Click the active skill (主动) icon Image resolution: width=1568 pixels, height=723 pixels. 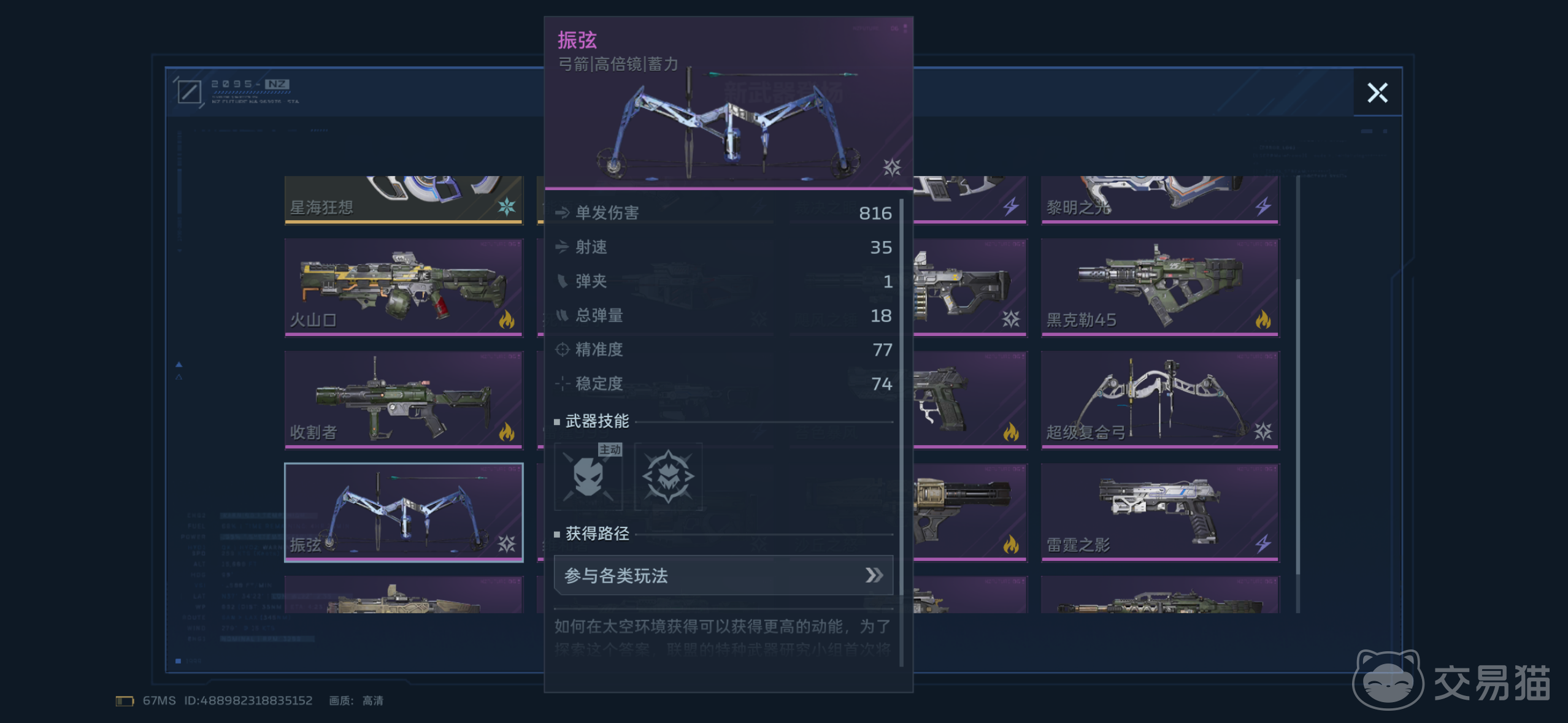(x=588, y=477)
